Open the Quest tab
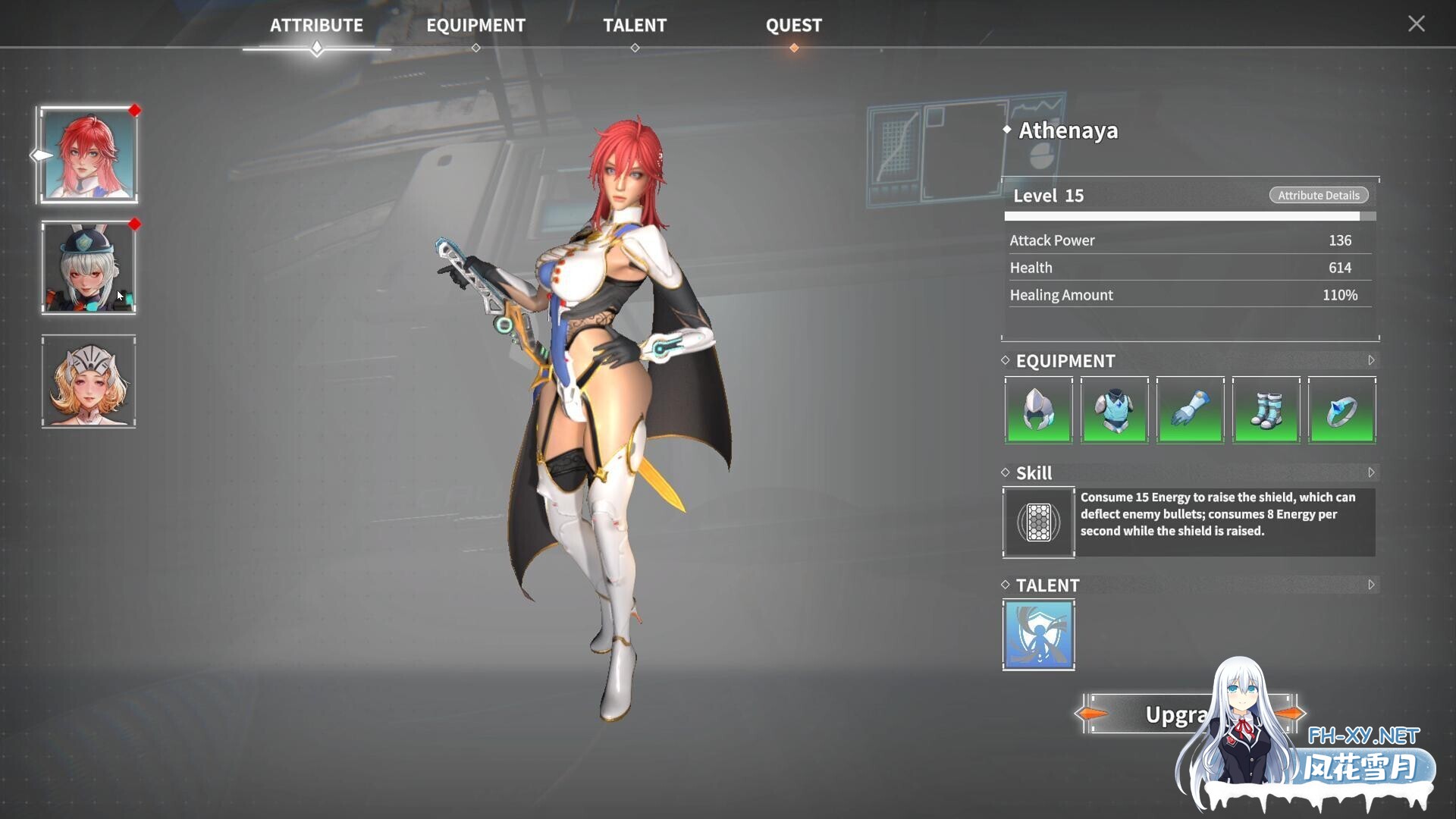Image resolution: width=1456 pixels, height=819 pixels. pos(793,26)
